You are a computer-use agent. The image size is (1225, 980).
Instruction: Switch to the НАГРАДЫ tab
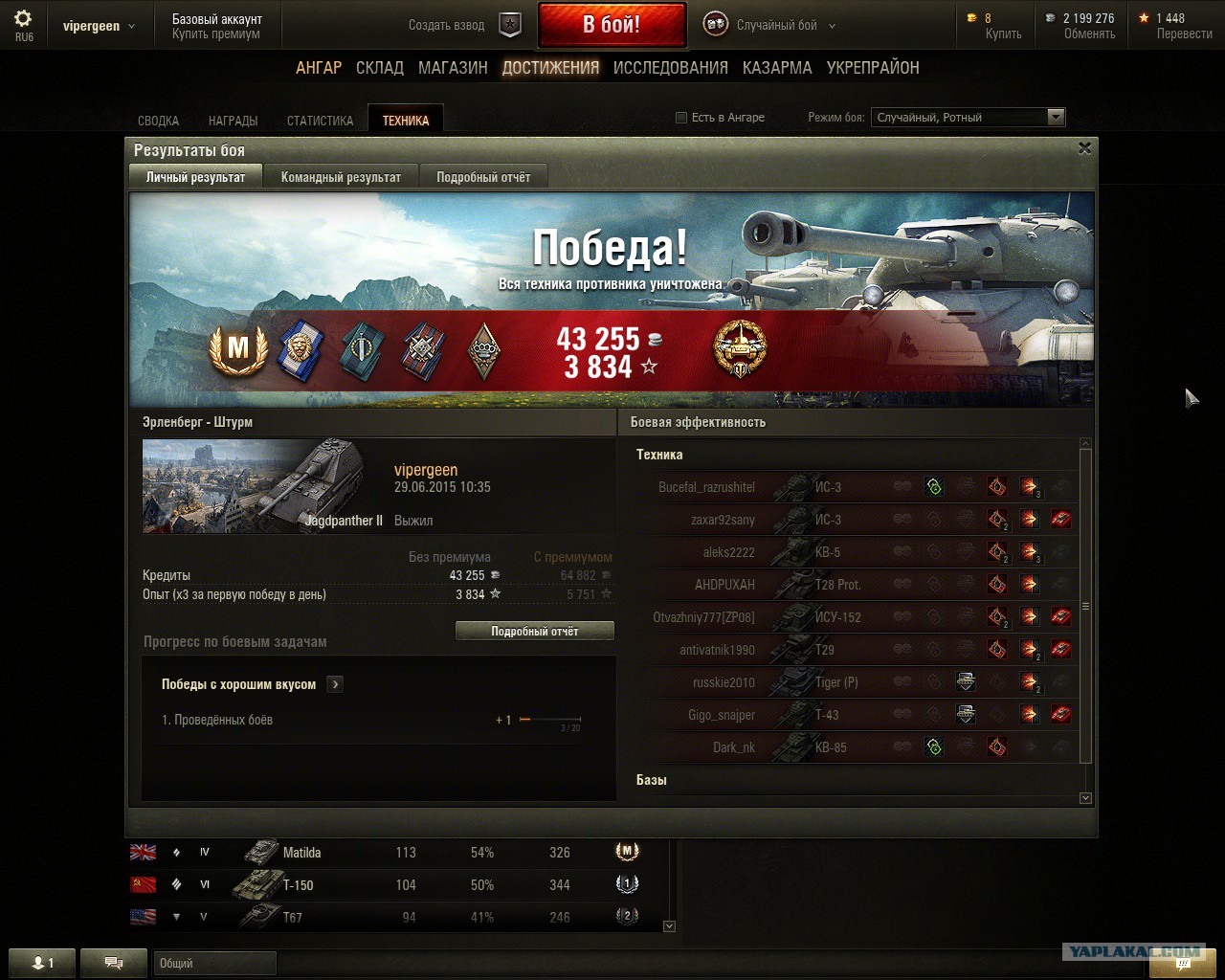[233, 121]
